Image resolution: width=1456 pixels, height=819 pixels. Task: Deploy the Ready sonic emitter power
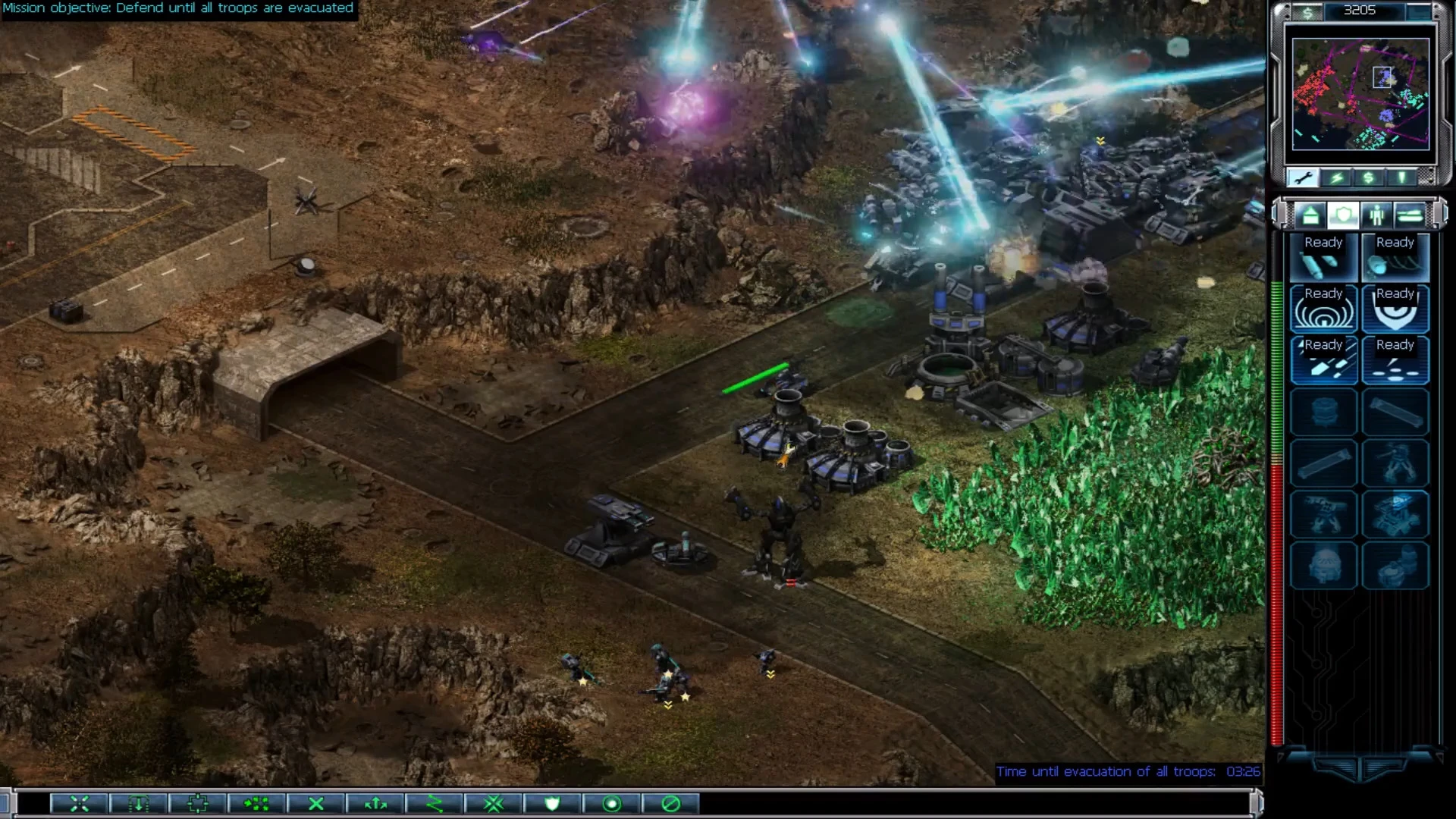(1323, 311)
